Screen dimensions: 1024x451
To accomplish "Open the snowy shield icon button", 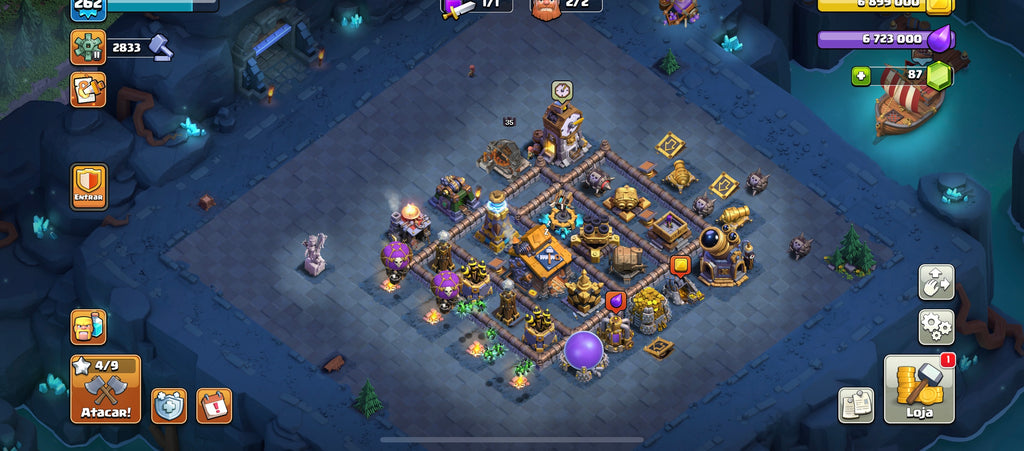I will (169, 405).
